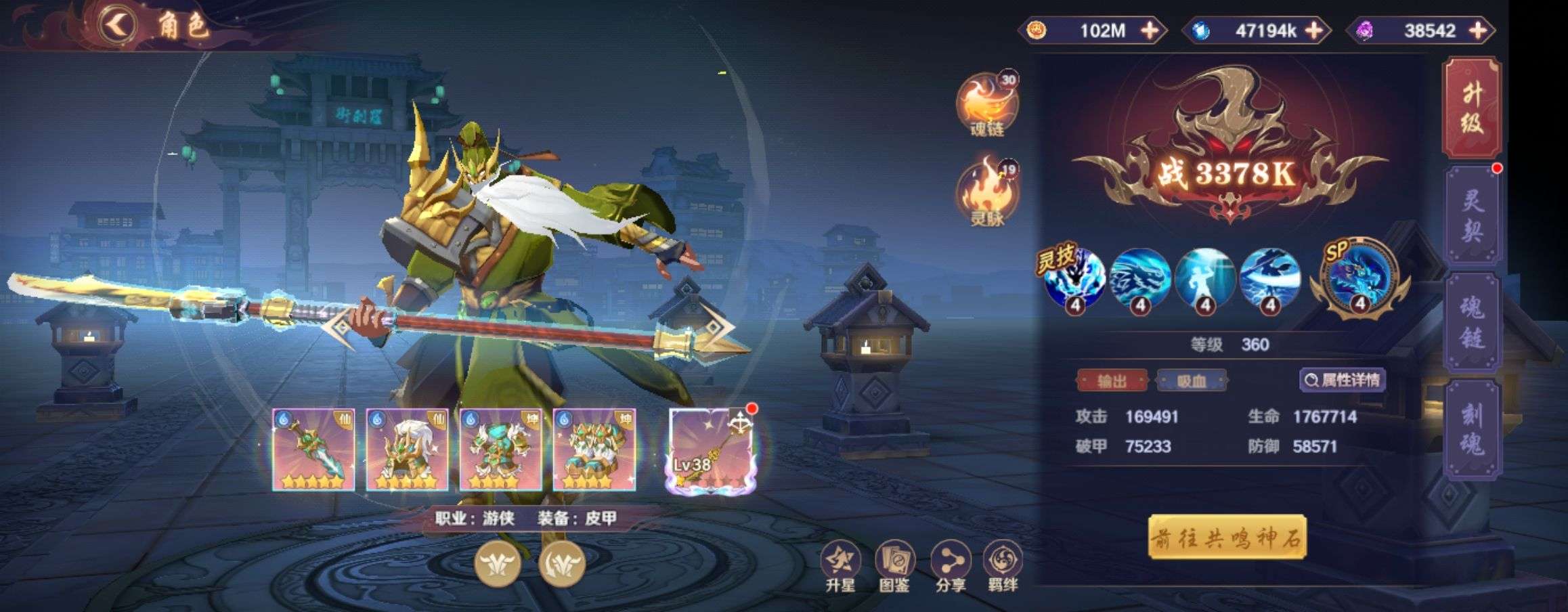Click the 前往共鸣神石 button
This screenshot has width=1568, height=612.
click(1227, 538)
